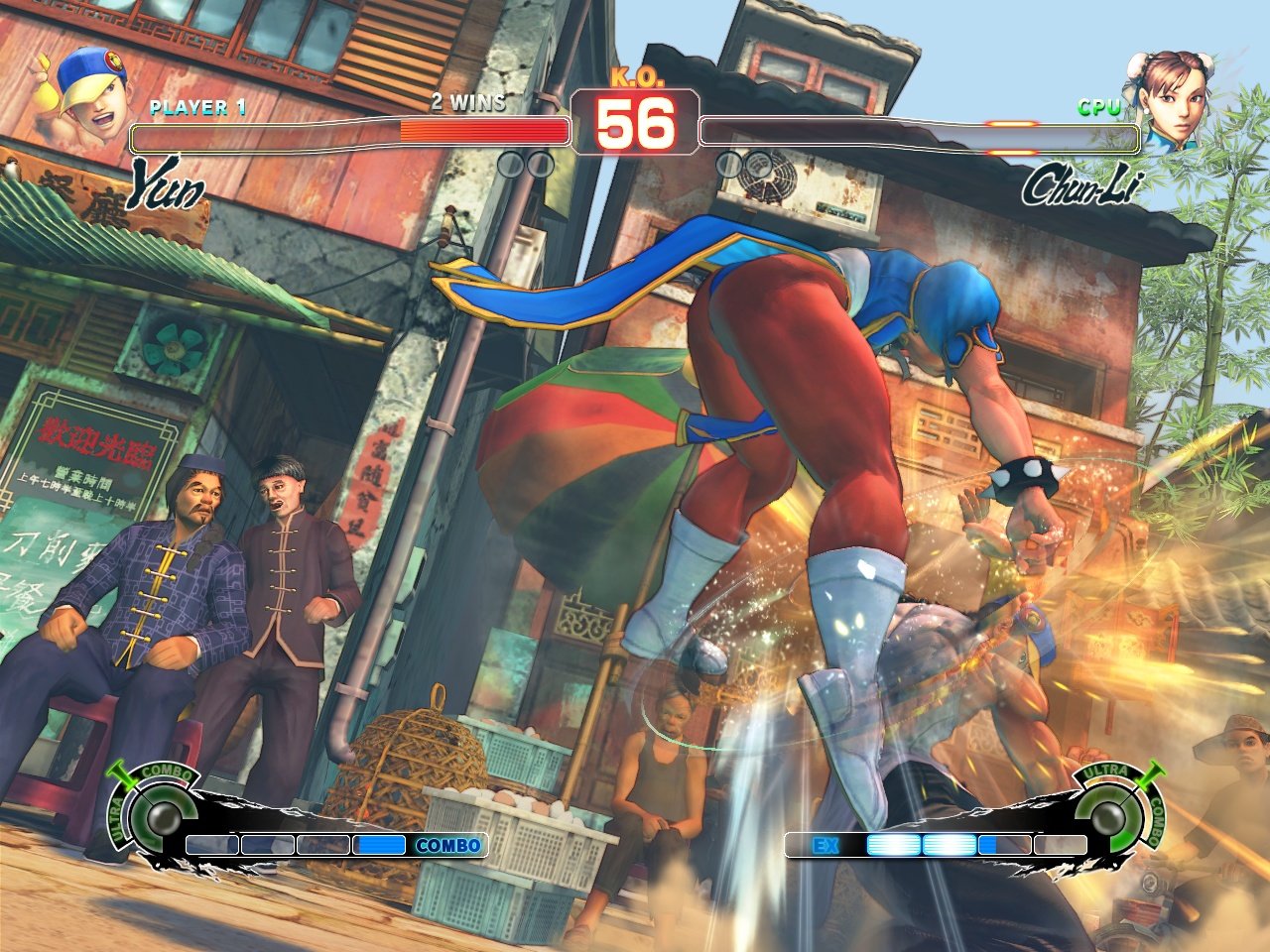This screenshot has width=1270, height=952.
Task: Click Yun's character portrait
Action: tap(87, 96)
